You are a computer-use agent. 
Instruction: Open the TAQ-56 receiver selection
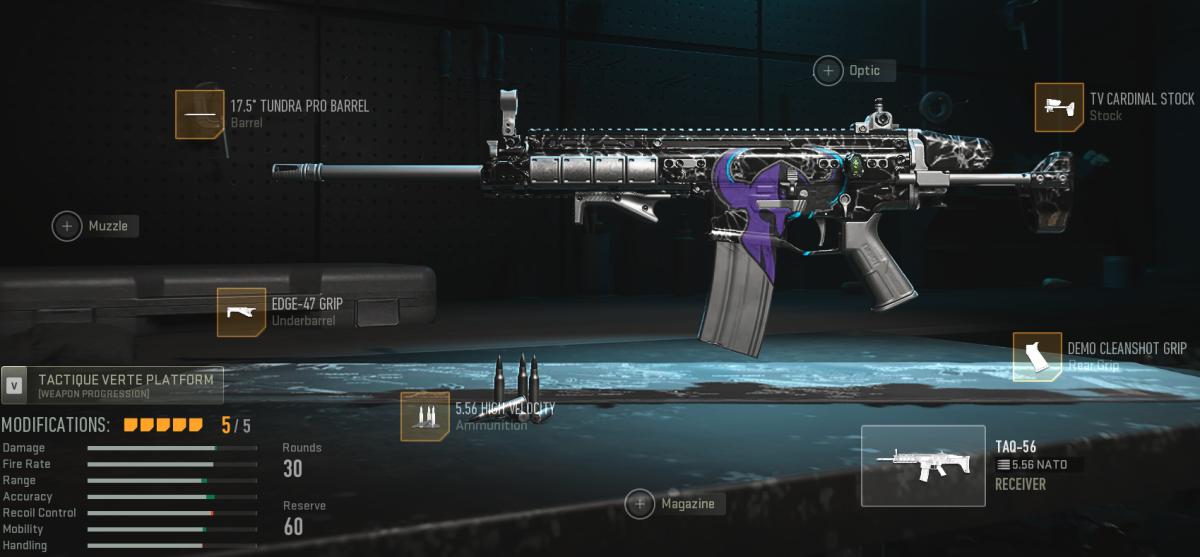point(923,465)
